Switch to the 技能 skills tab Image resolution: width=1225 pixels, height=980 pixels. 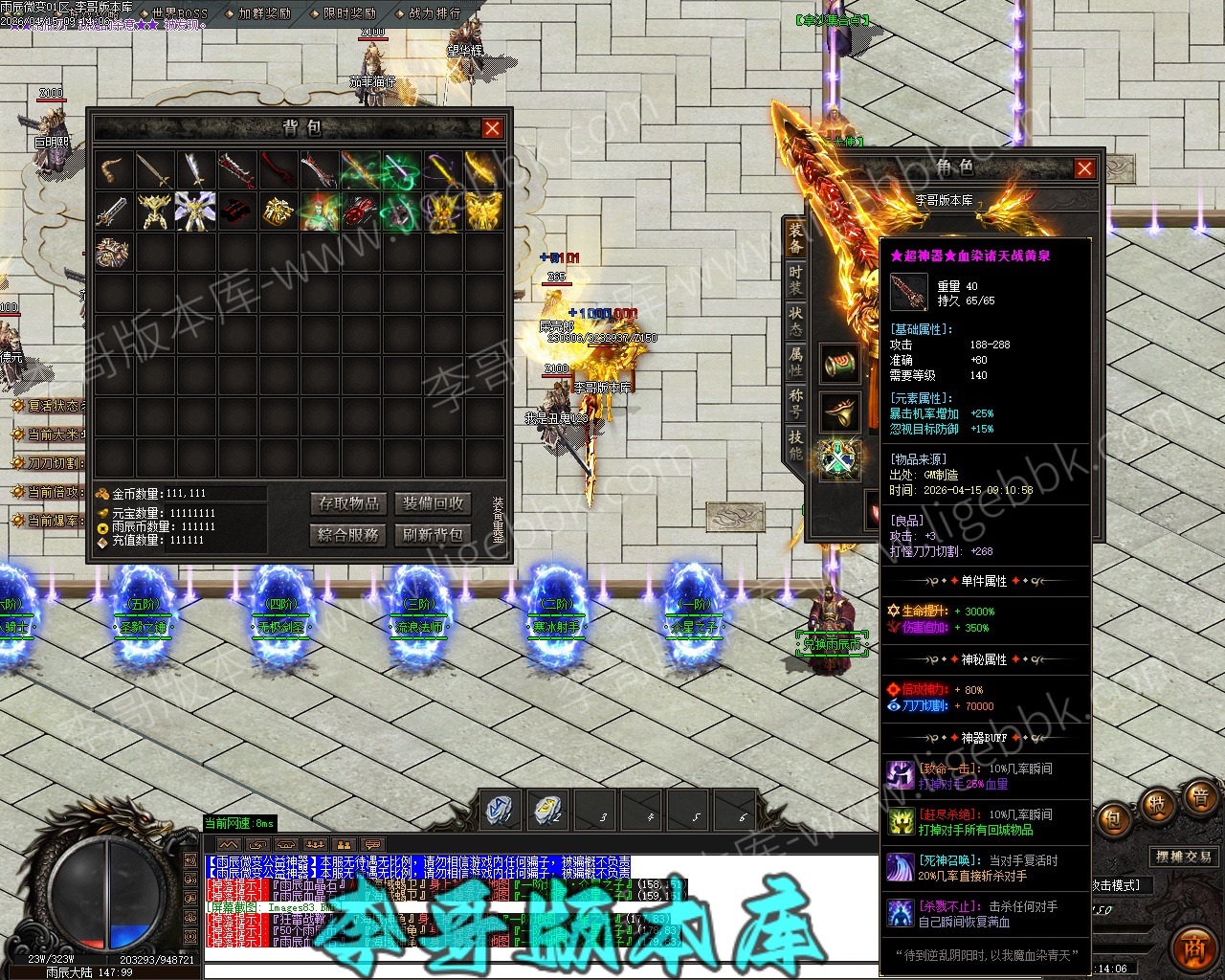[x=795, y=443]
